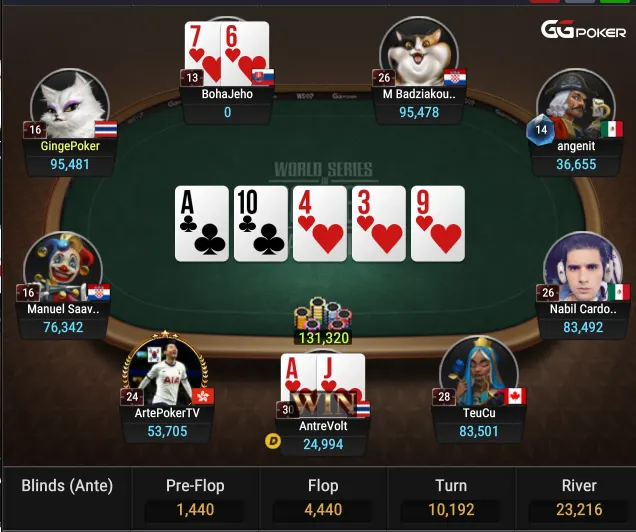
Task: Switch to the Flop street tab
Action: [x=323, y=498]
